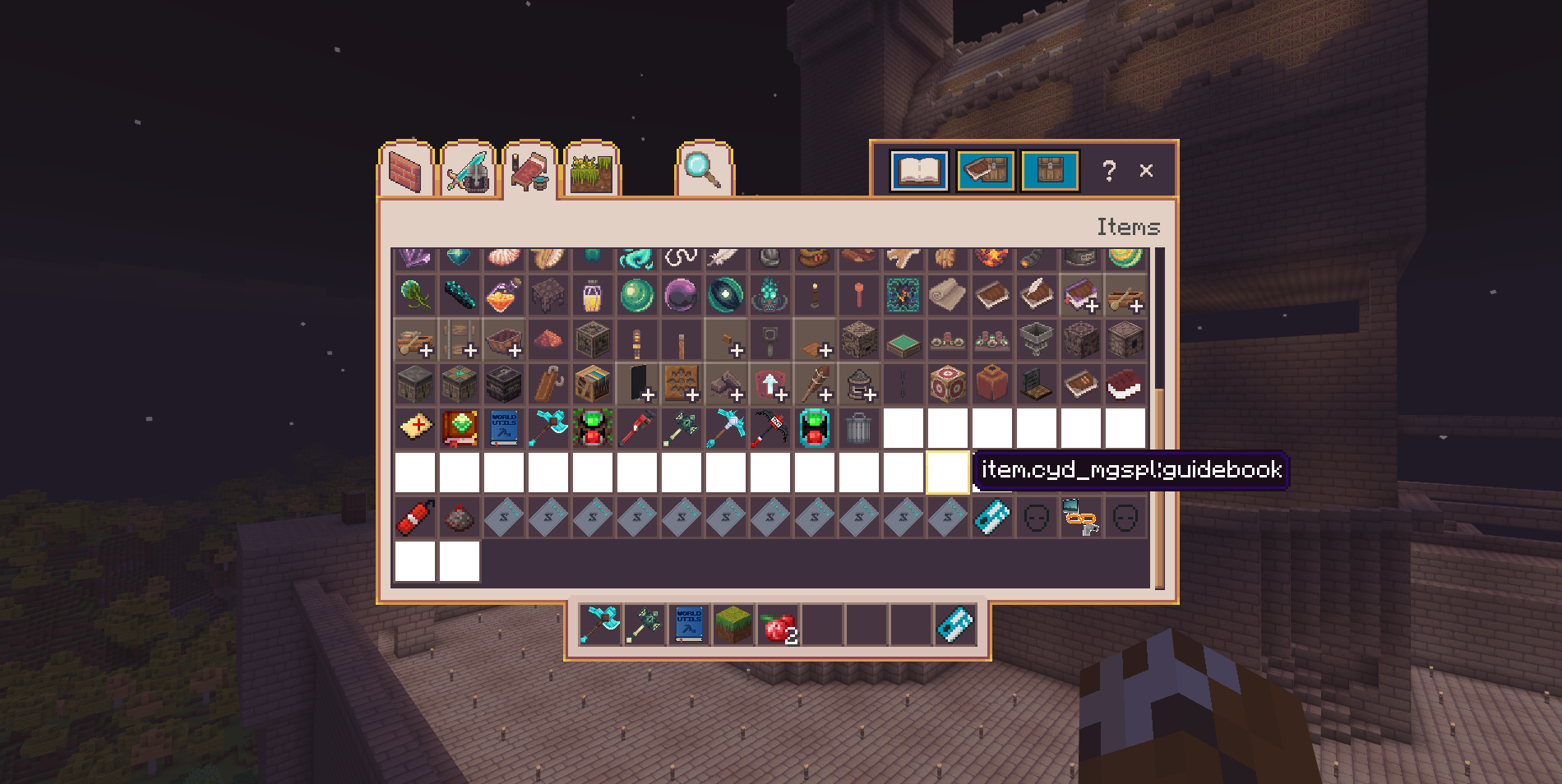Select the bed furniture tab
The image size is (1562, 784).
pos(530,171)
